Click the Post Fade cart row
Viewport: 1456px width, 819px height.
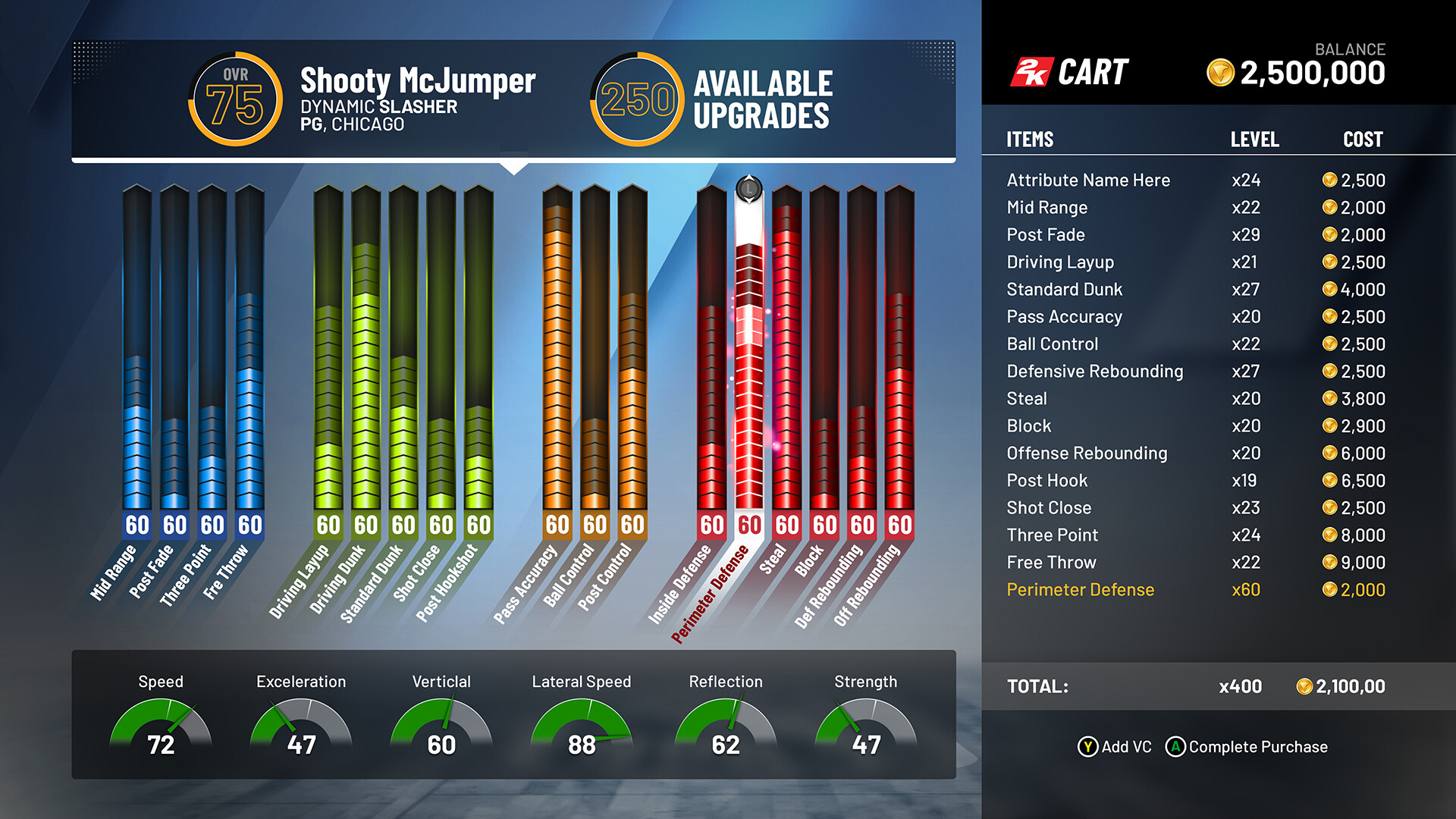pos(1194,235)
